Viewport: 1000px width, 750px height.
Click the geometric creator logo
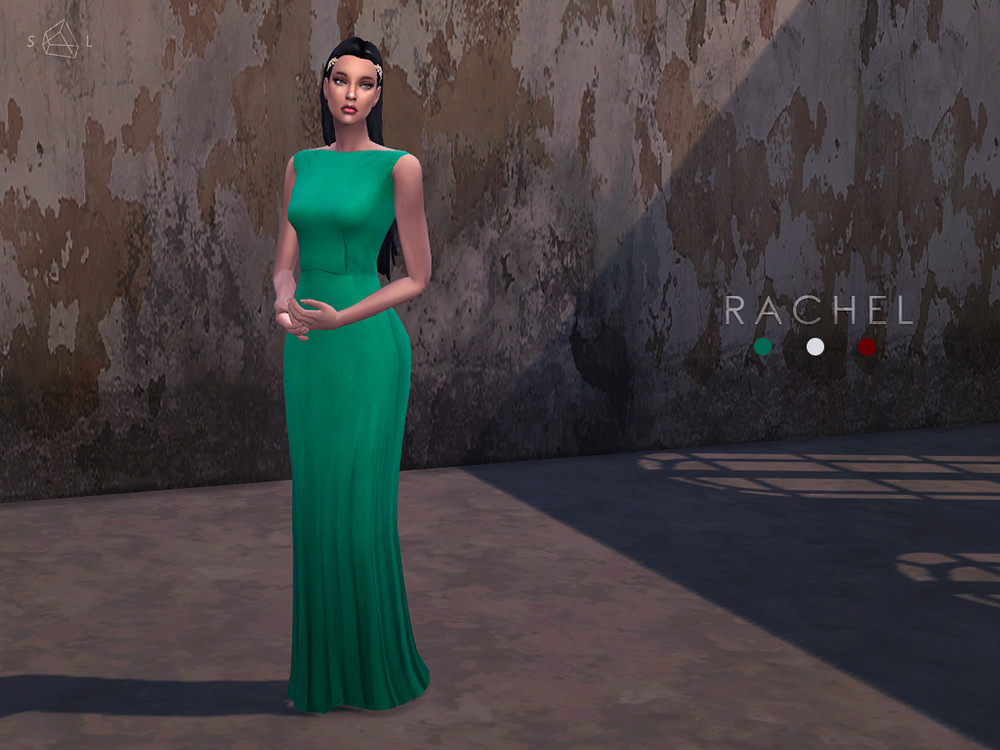[60, 39]
